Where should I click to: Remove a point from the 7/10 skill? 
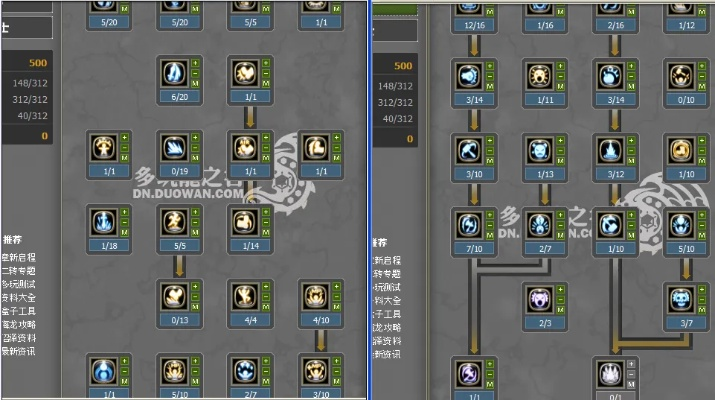[x=489, y=224]
